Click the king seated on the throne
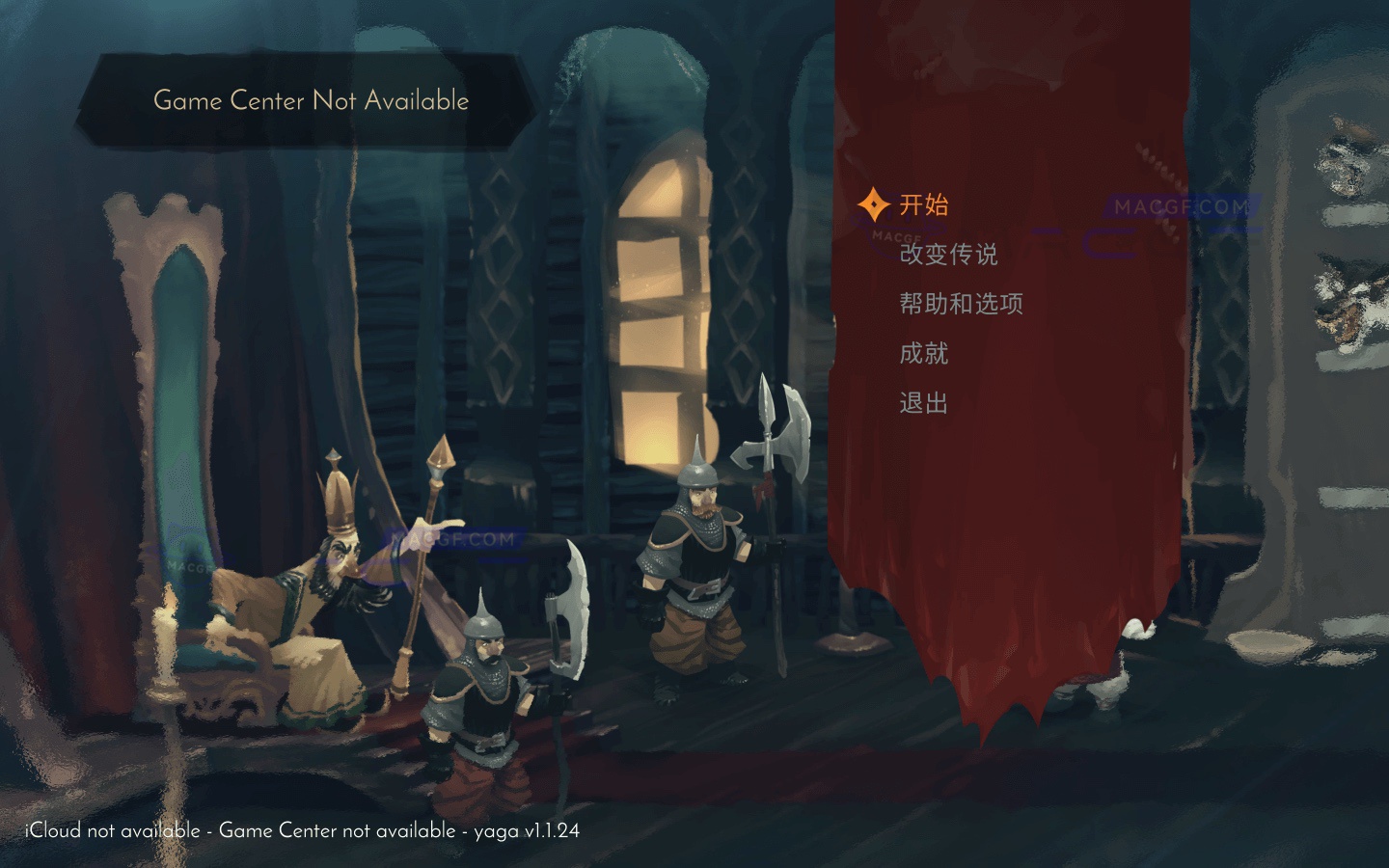Screen dimensions: 1389x868 pos(318,579)
